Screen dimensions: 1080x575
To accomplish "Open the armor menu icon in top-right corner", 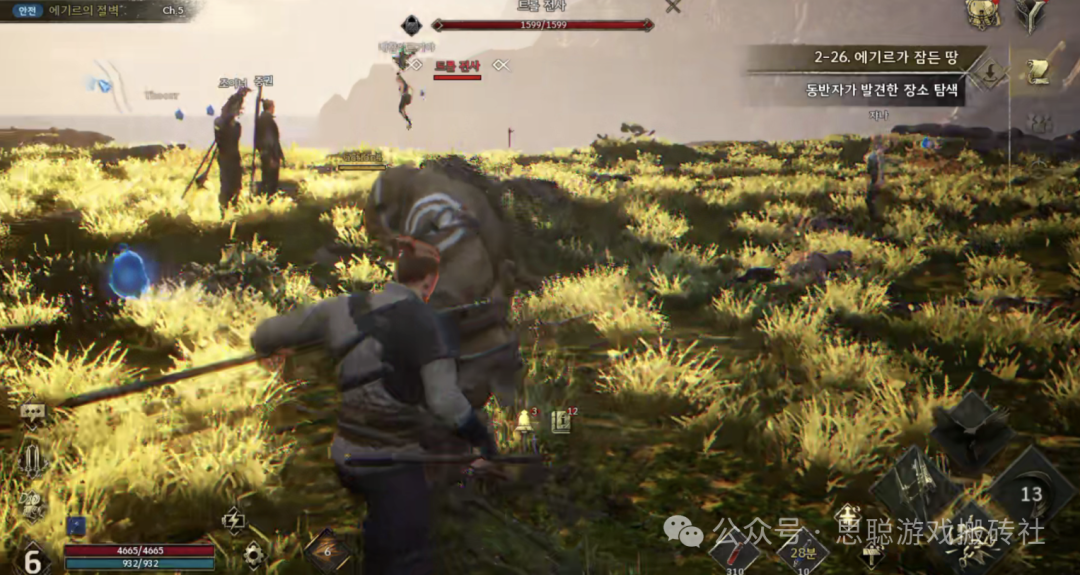I will [x=1031, y=13].
